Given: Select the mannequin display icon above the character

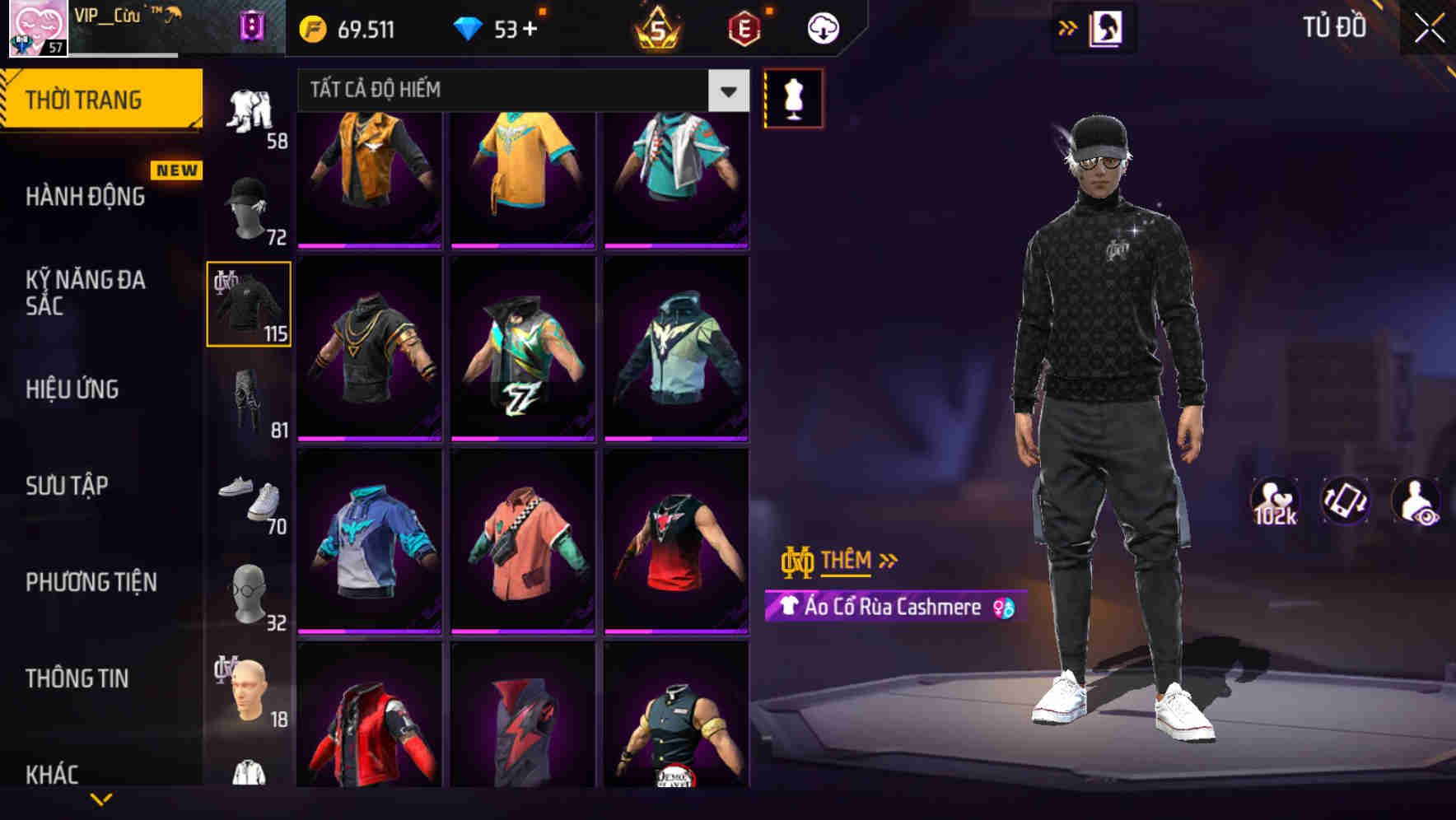Looking at the screenshot, I should 793,98.
